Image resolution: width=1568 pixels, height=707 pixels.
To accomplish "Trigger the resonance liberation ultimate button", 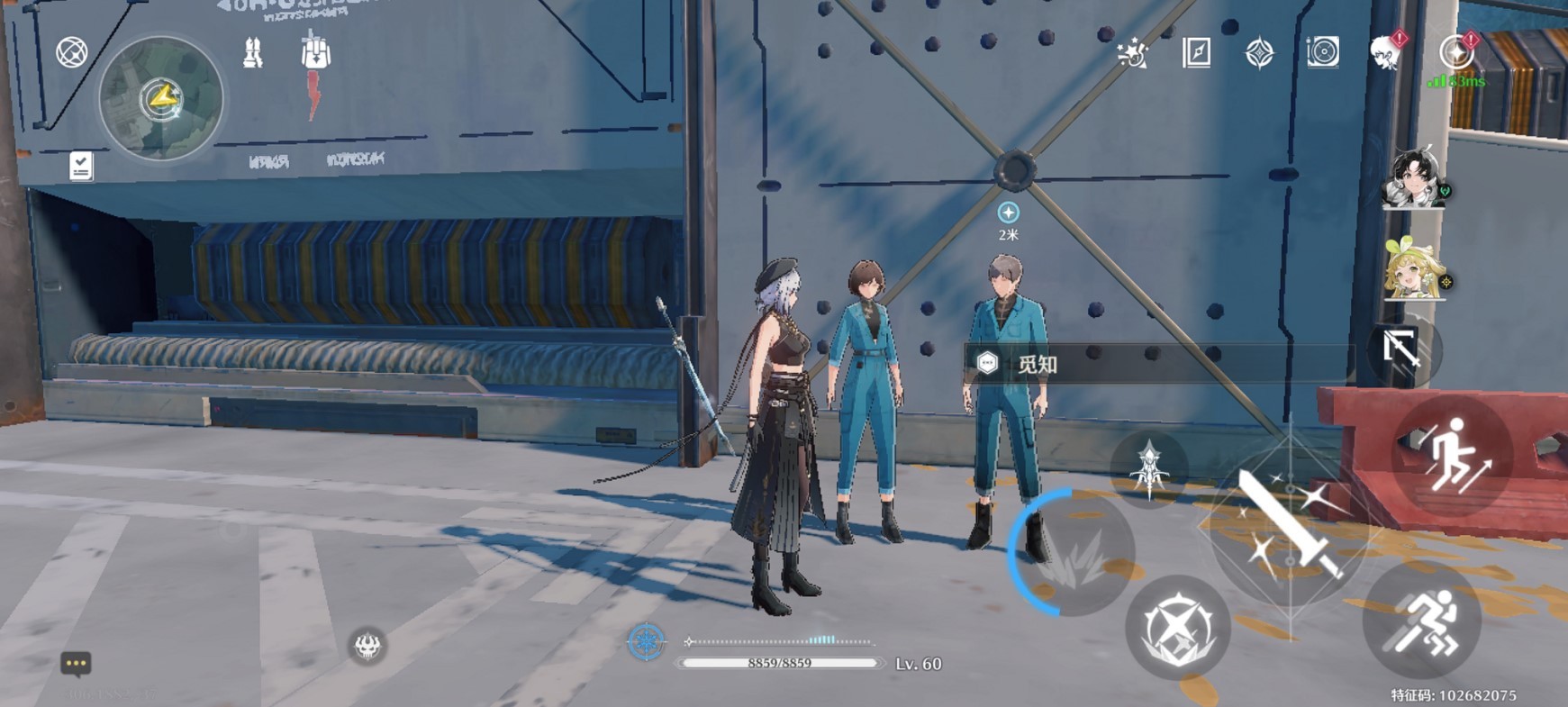I will [1177, 628].
